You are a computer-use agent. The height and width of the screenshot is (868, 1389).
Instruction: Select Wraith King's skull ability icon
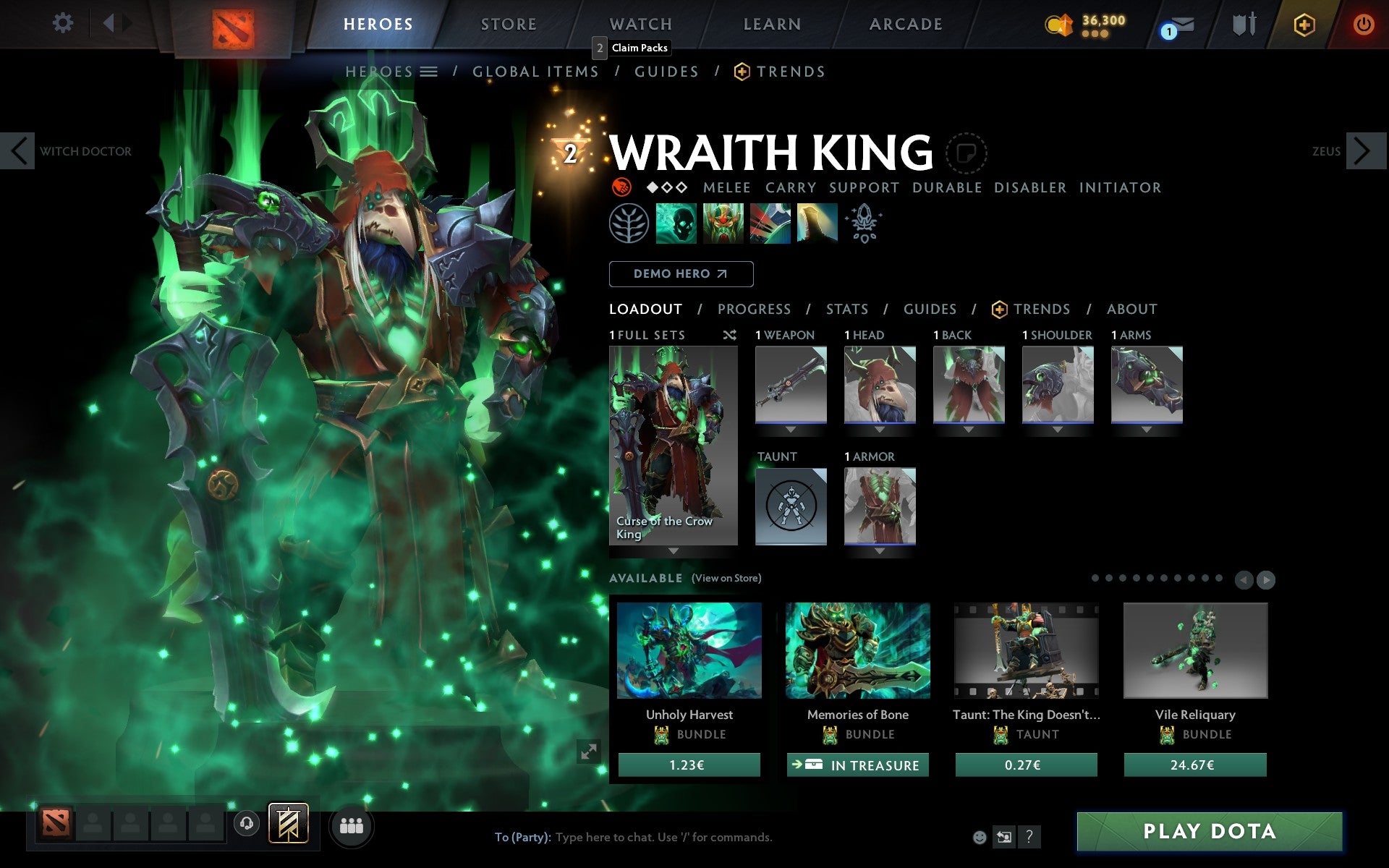coord(678,224)
